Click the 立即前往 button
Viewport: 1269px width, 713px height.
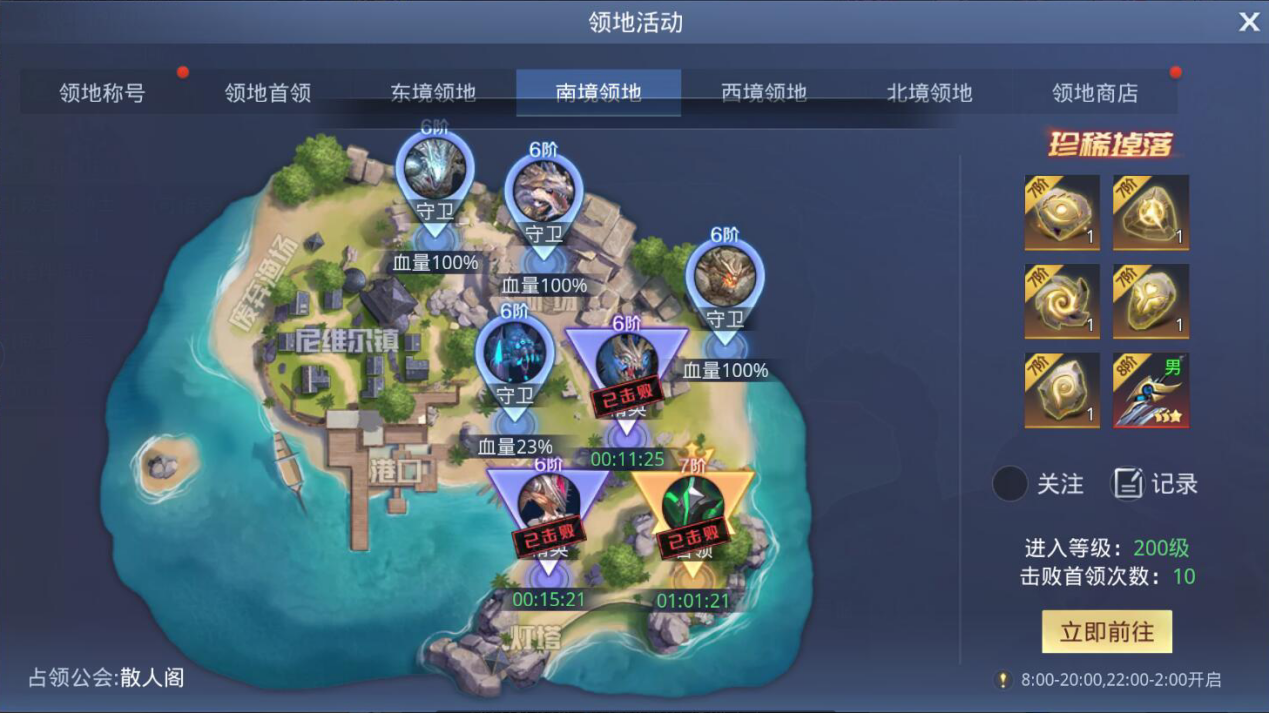tap(1106, 632)
